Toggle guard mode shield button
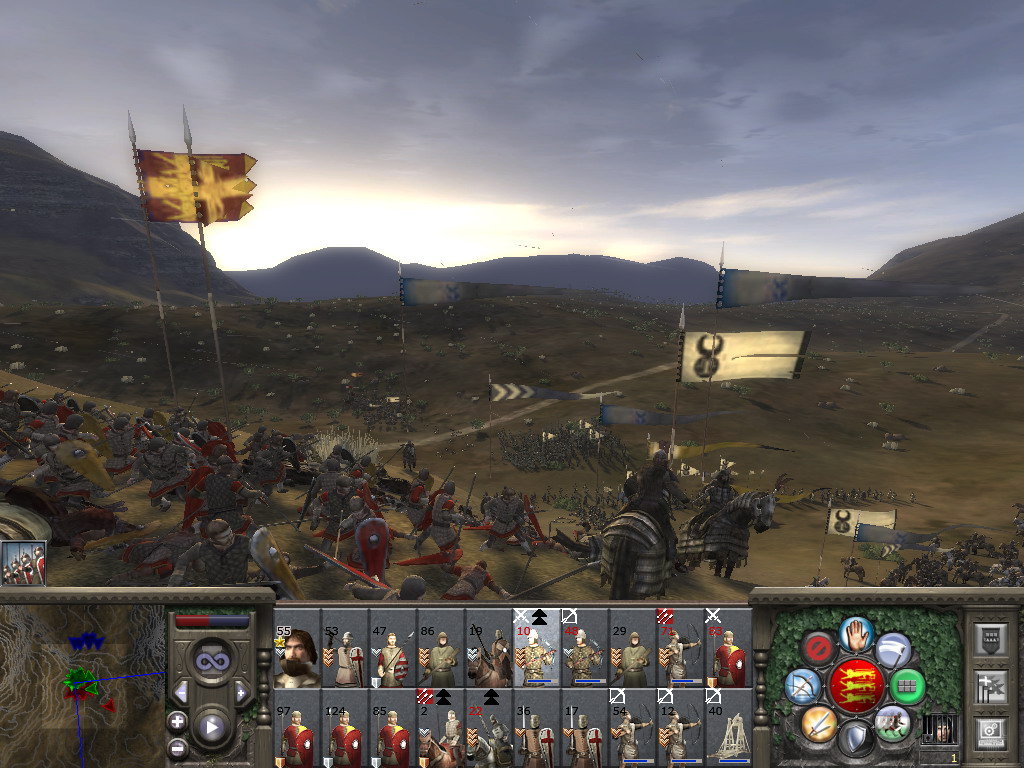Image resolution: width=1024 pixels, height=768 pixels. point(854,739)
